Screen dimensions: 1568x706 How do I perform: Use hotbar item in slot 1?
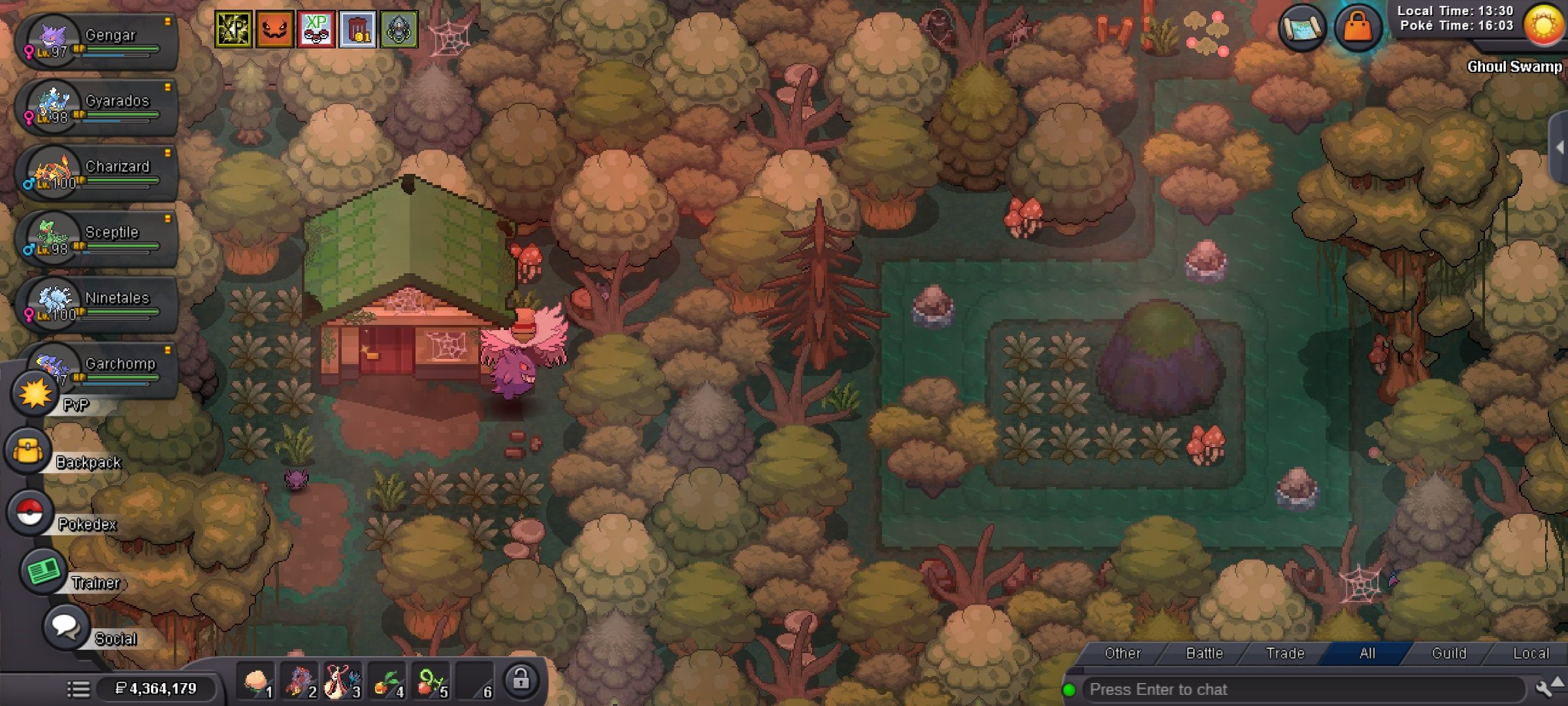coord(257,682)
